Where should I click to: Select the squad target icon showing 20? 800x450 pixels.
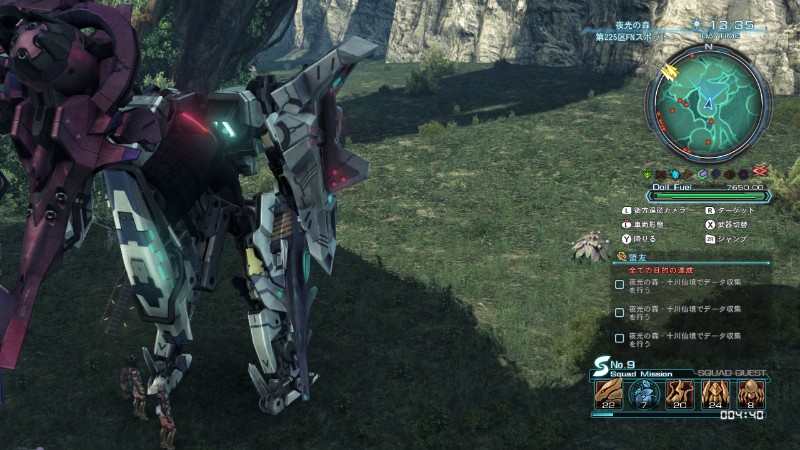coord(680,394)
